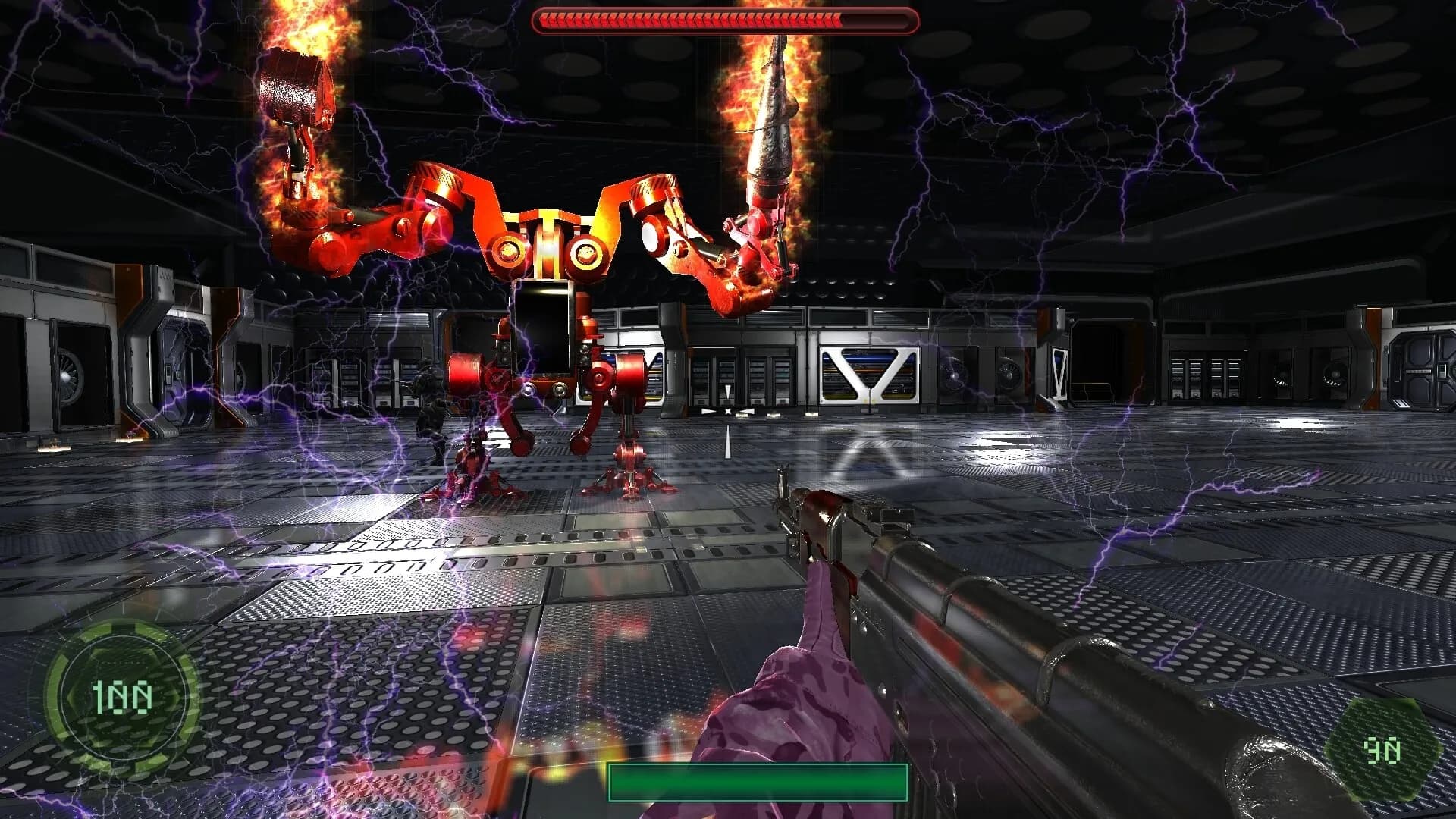Click the crosshair in screen center
This screenshot has width=1456, height=819.
coord(728,409)
